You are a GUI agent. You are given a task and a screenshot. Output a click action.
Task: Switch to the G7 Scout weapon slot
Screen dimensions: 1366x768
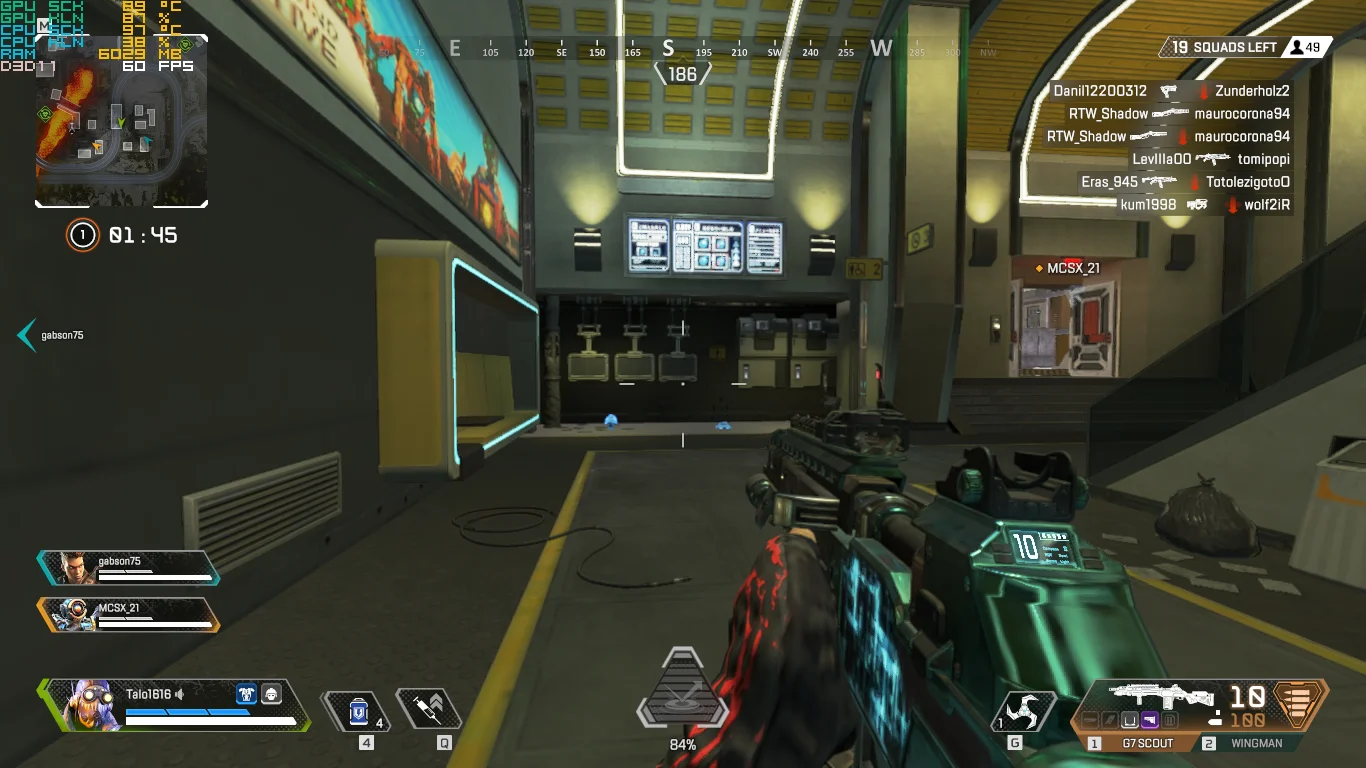click(1140, 743)
